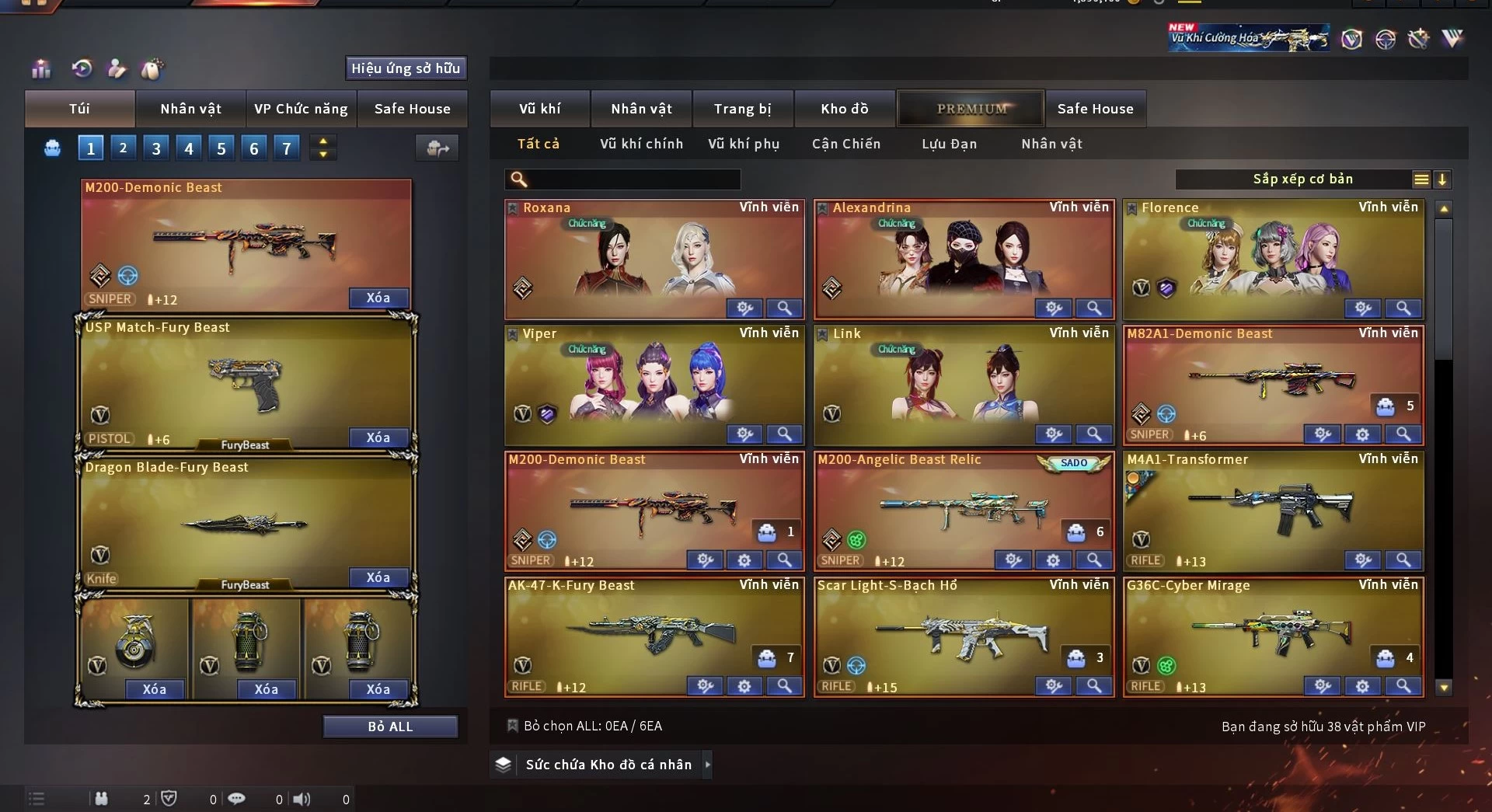Switch to the Nhân vật bag tab
This screenshot has width=1492, height=812.
pyautogui.click(x=190, y=109)
